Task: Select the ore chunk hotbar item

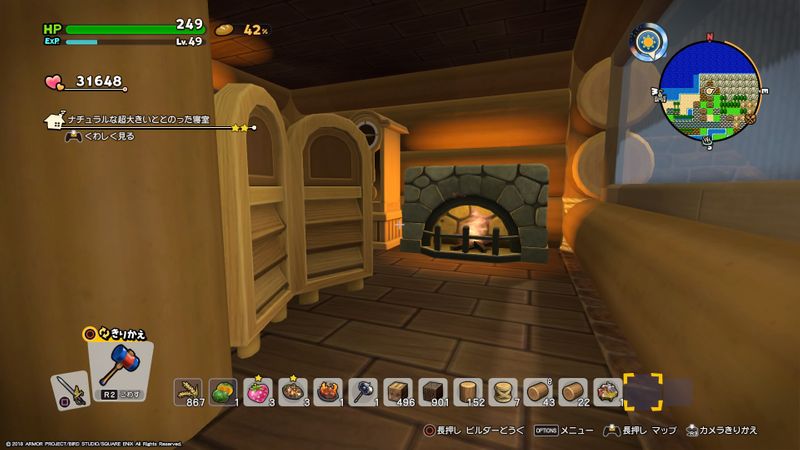Action: point(607,391)
